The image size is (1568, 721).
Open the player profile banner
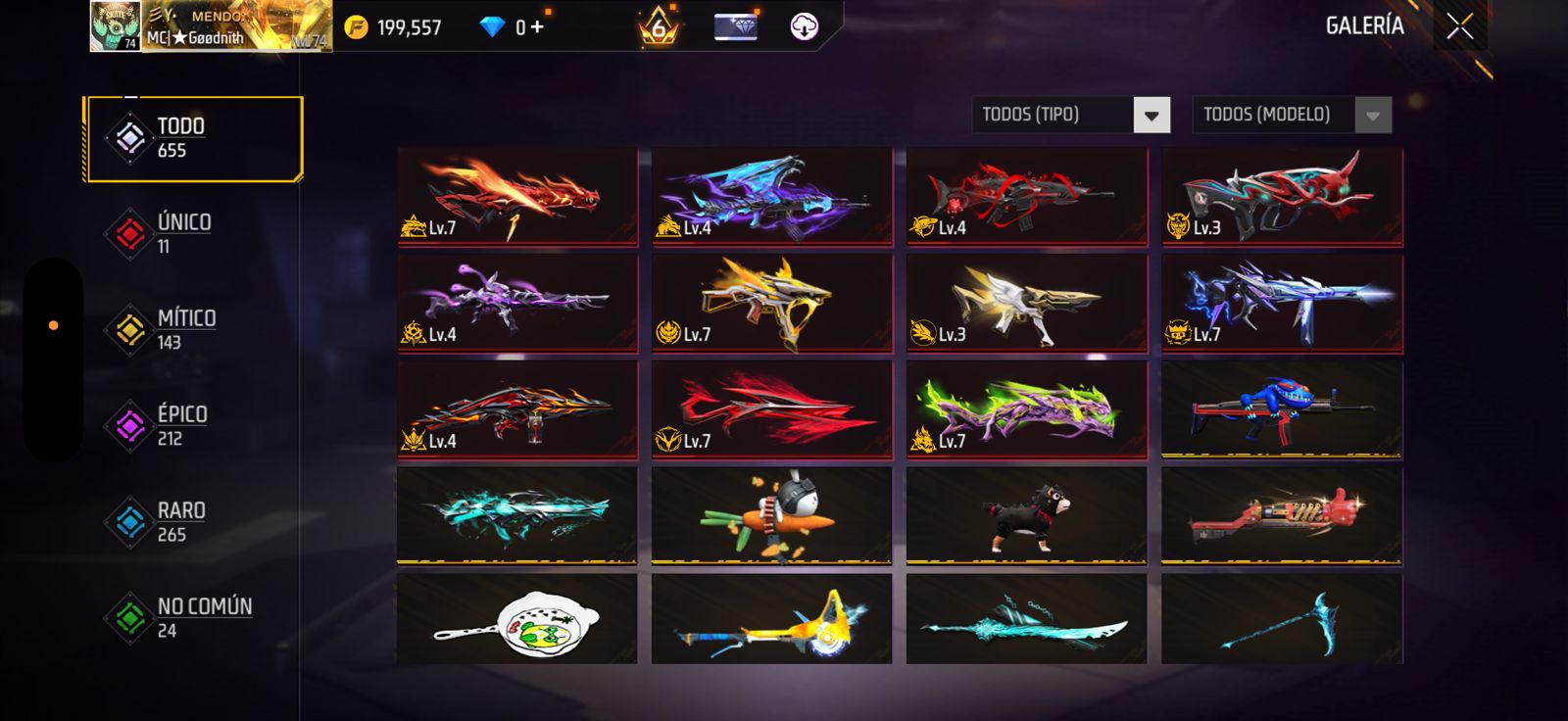point(211,26)
